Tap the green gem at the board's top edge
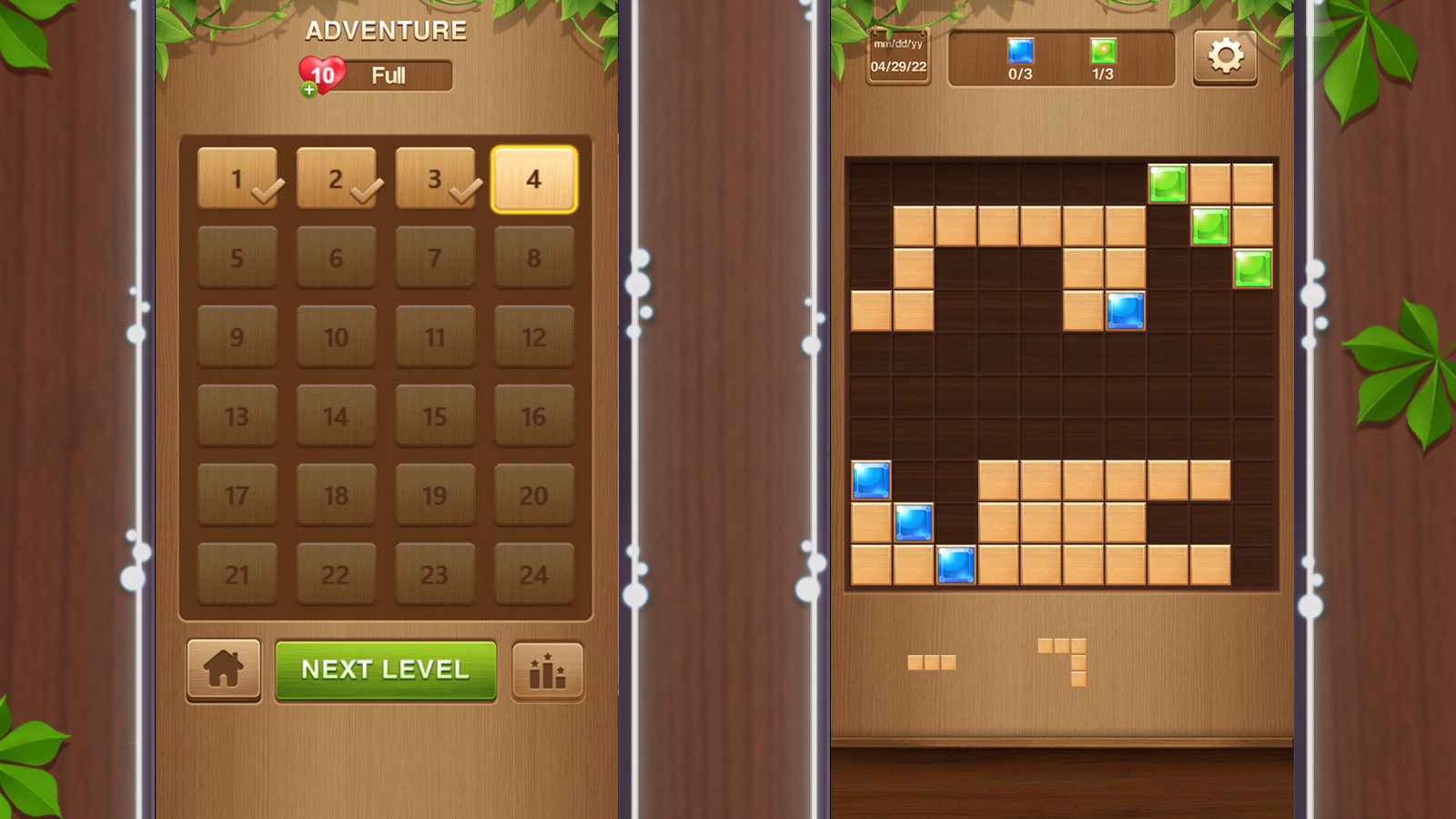 pyautogui.click(x=1169, y=184)
